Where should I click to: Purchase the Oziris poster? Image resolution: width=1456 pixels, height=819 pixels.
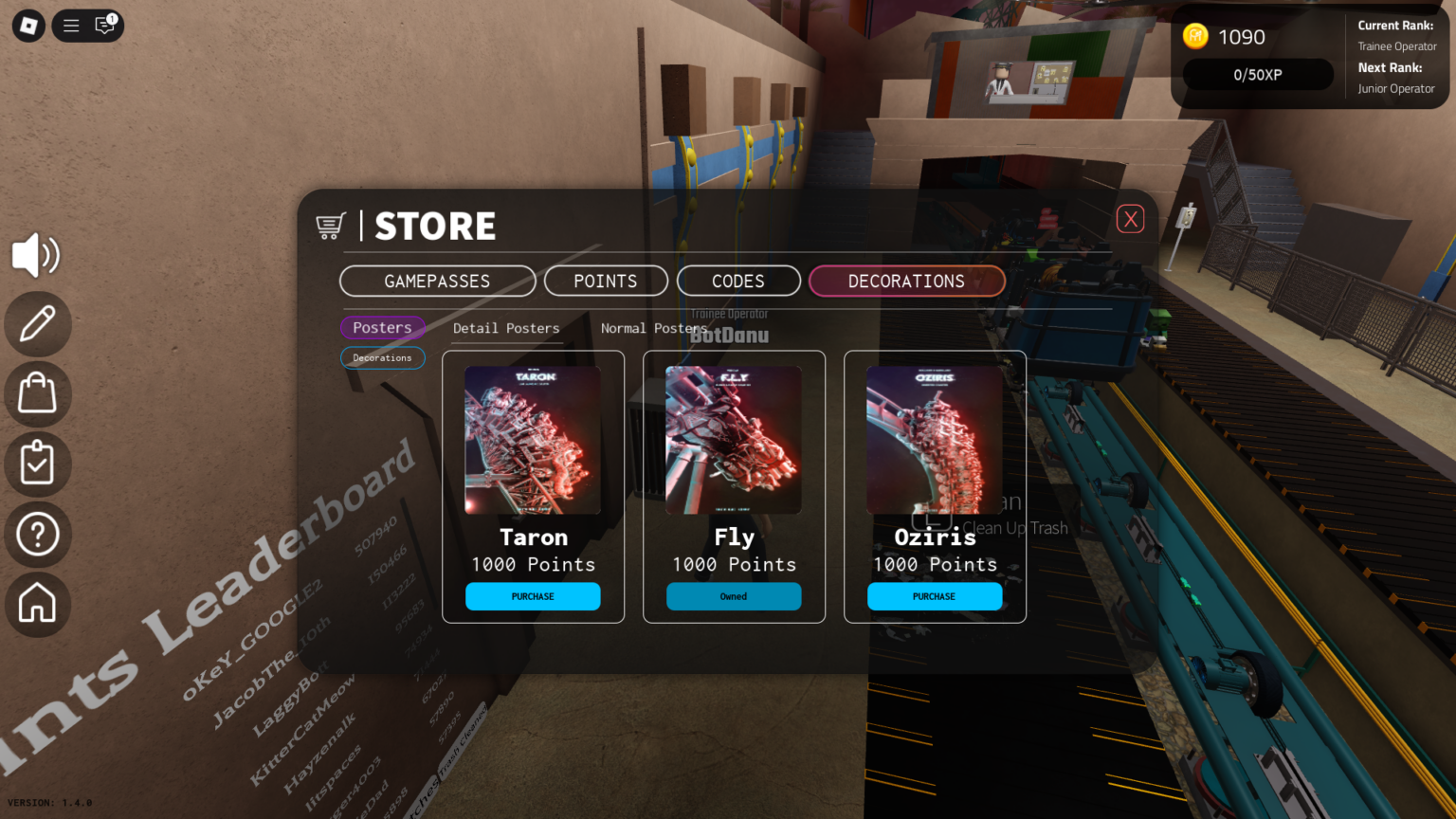[x=935, y=596]
